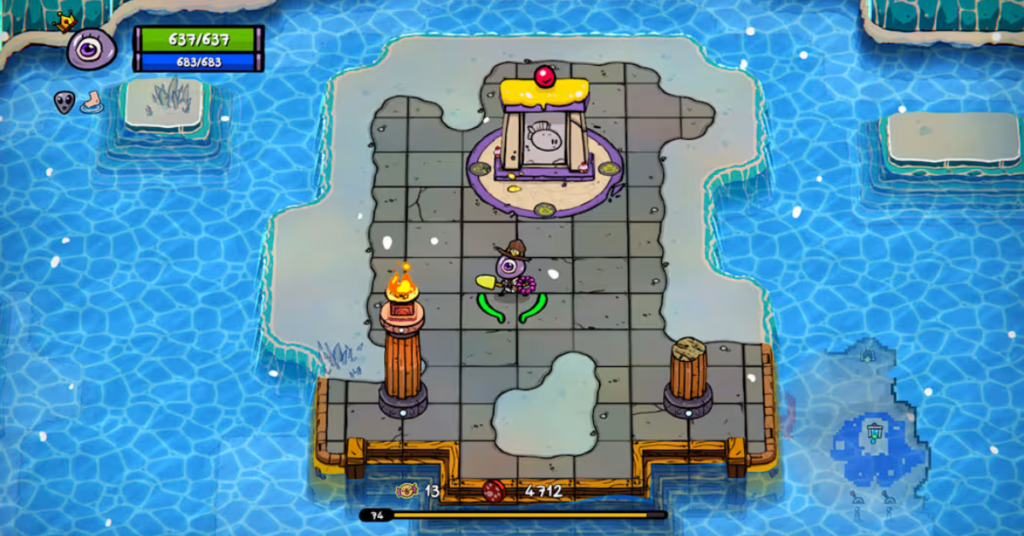Select the grey alien mask status icon
This screenshot has width=1024, height=536.
coord(64,101)
